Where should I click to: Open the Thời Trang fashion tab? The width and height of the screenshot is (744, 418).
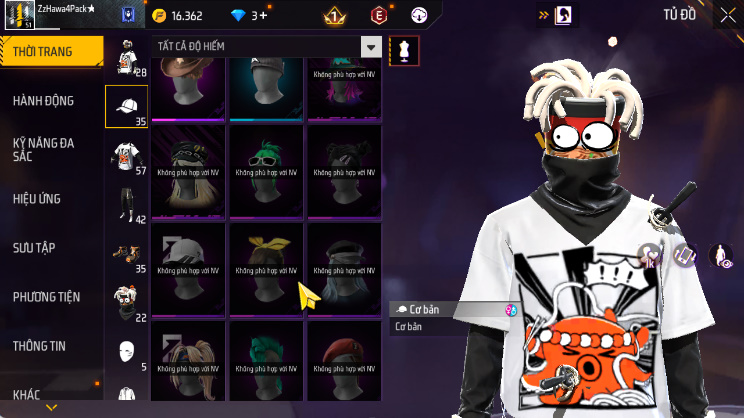(x=50, y=51)
